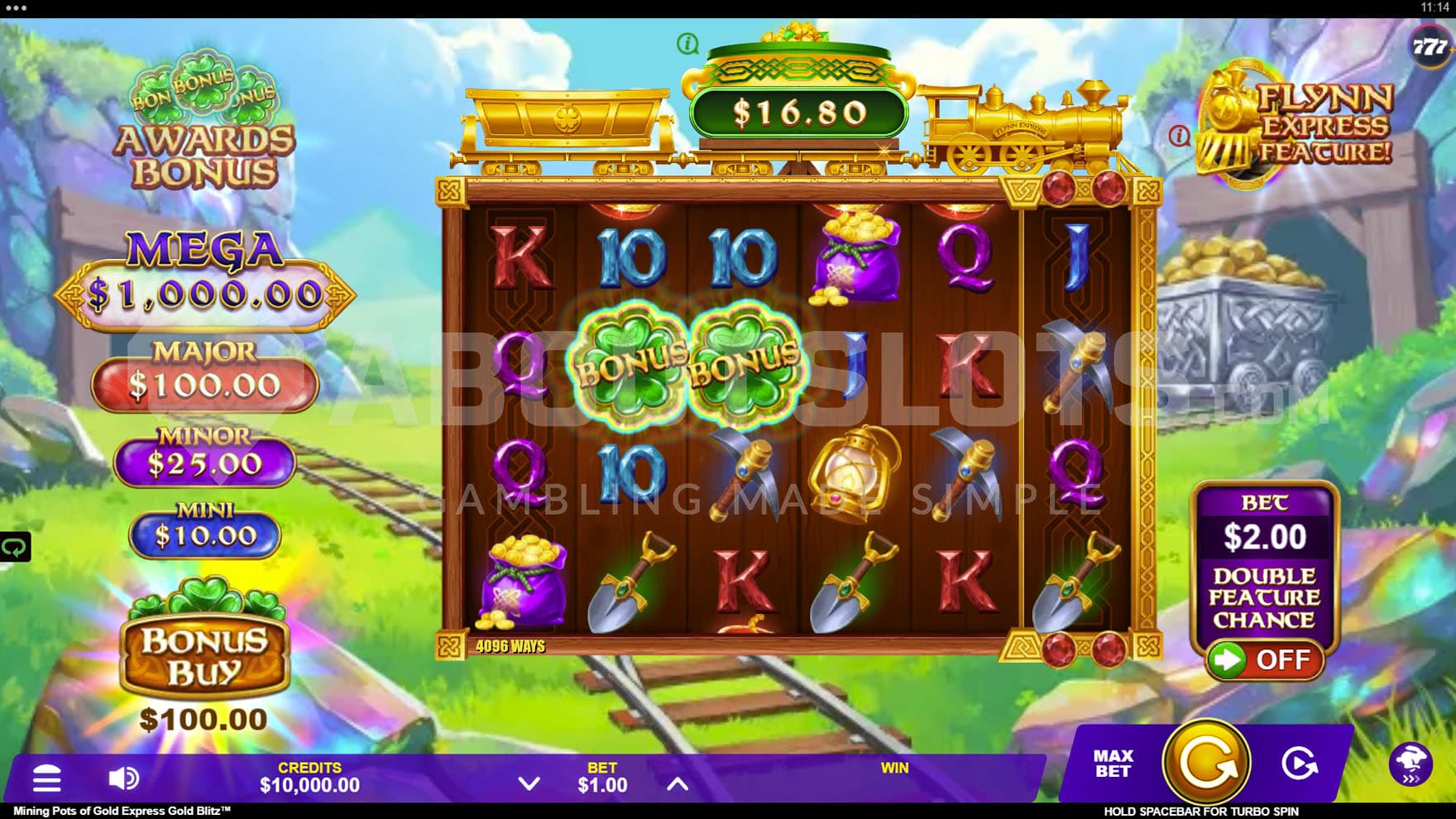Open the hamburger game menu

(x=46, y=778)
